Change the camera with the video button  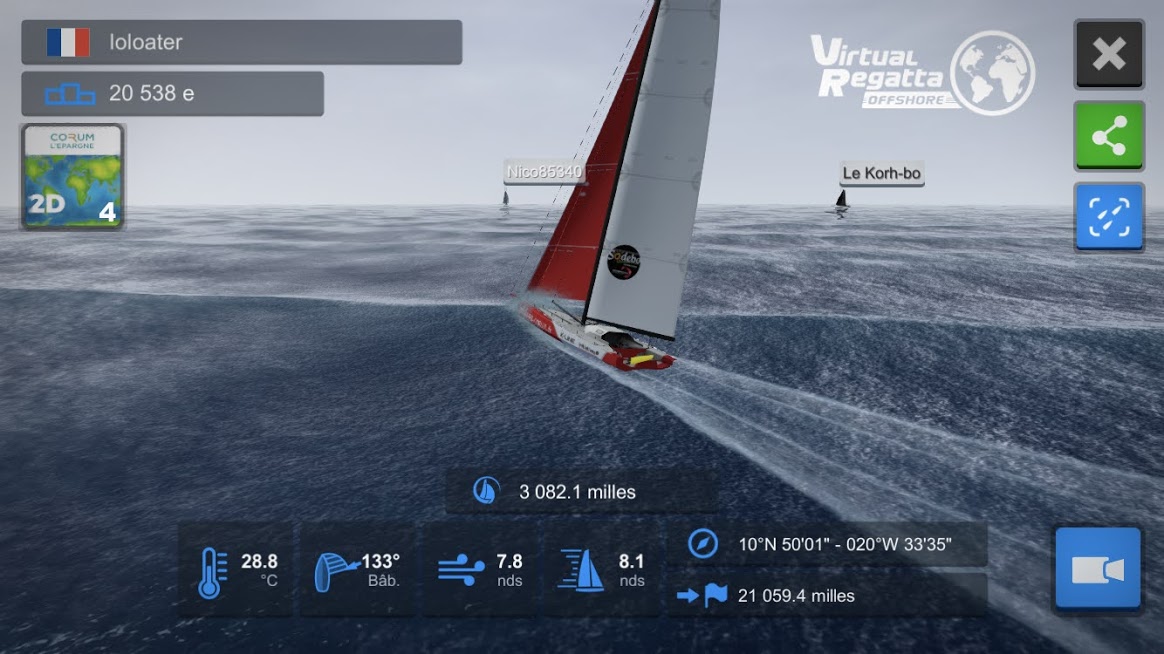coord(1097,569)
